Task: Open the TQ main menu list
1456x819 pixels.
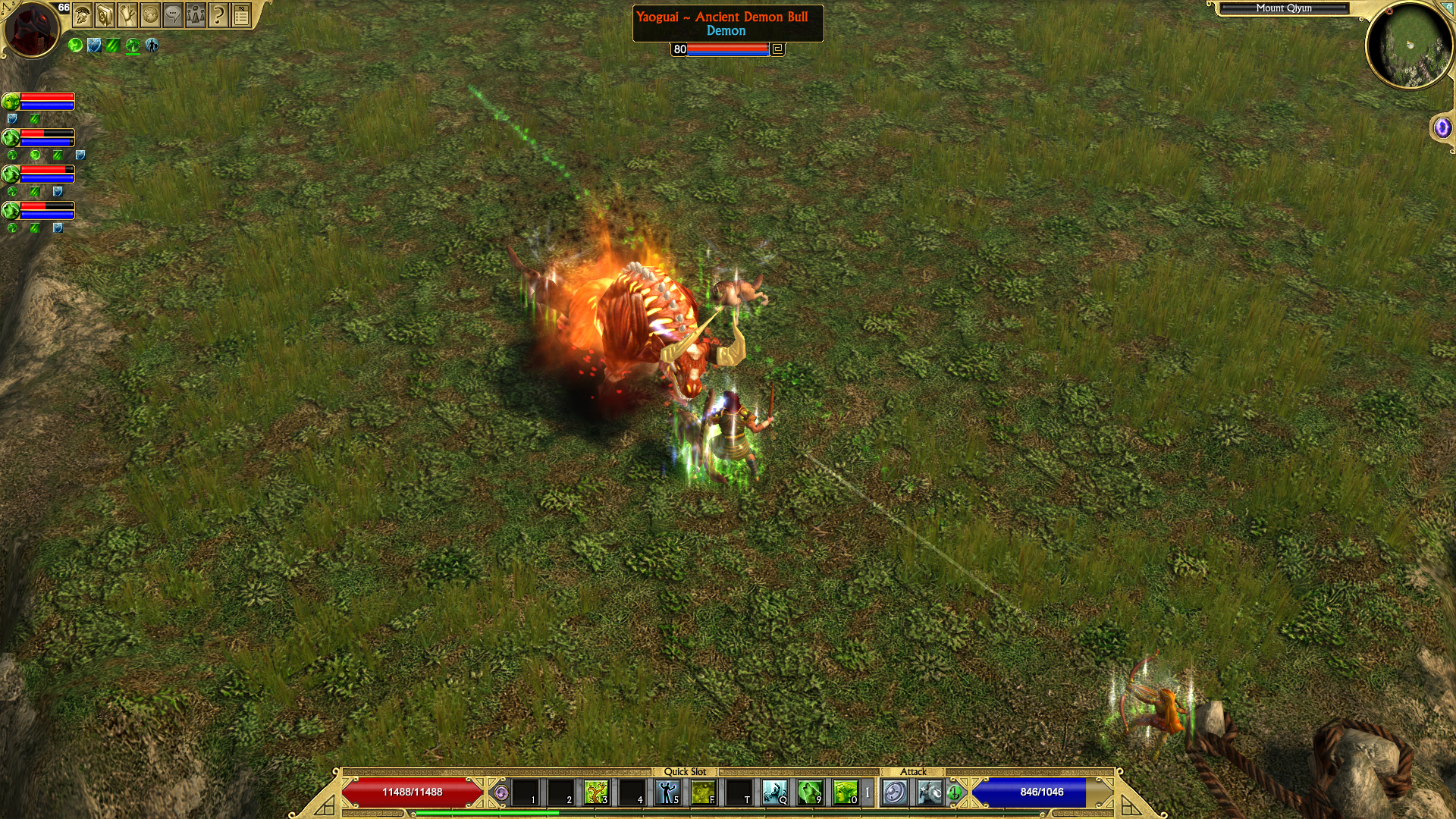Action: (x=241, y=14)
